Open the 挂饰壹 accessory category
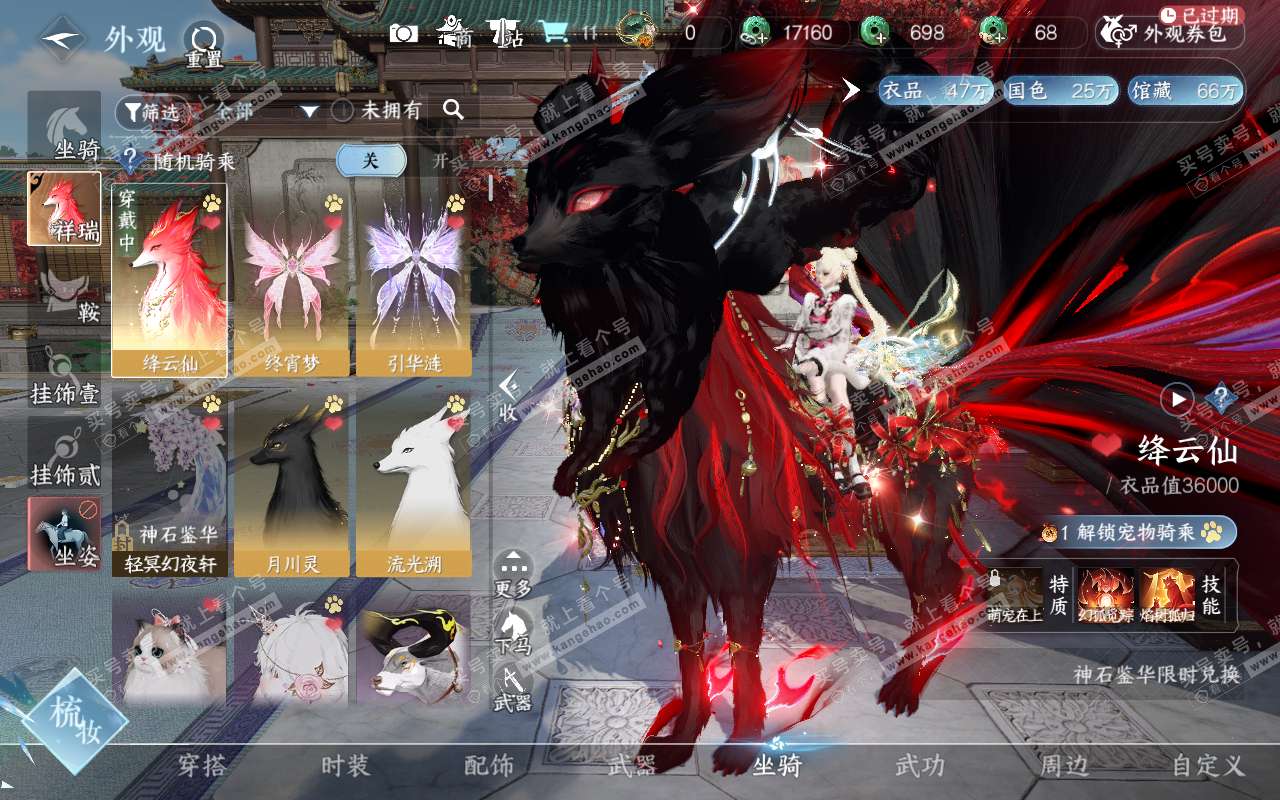This screenshot has width=1280, height=800. tap(64, 378)
